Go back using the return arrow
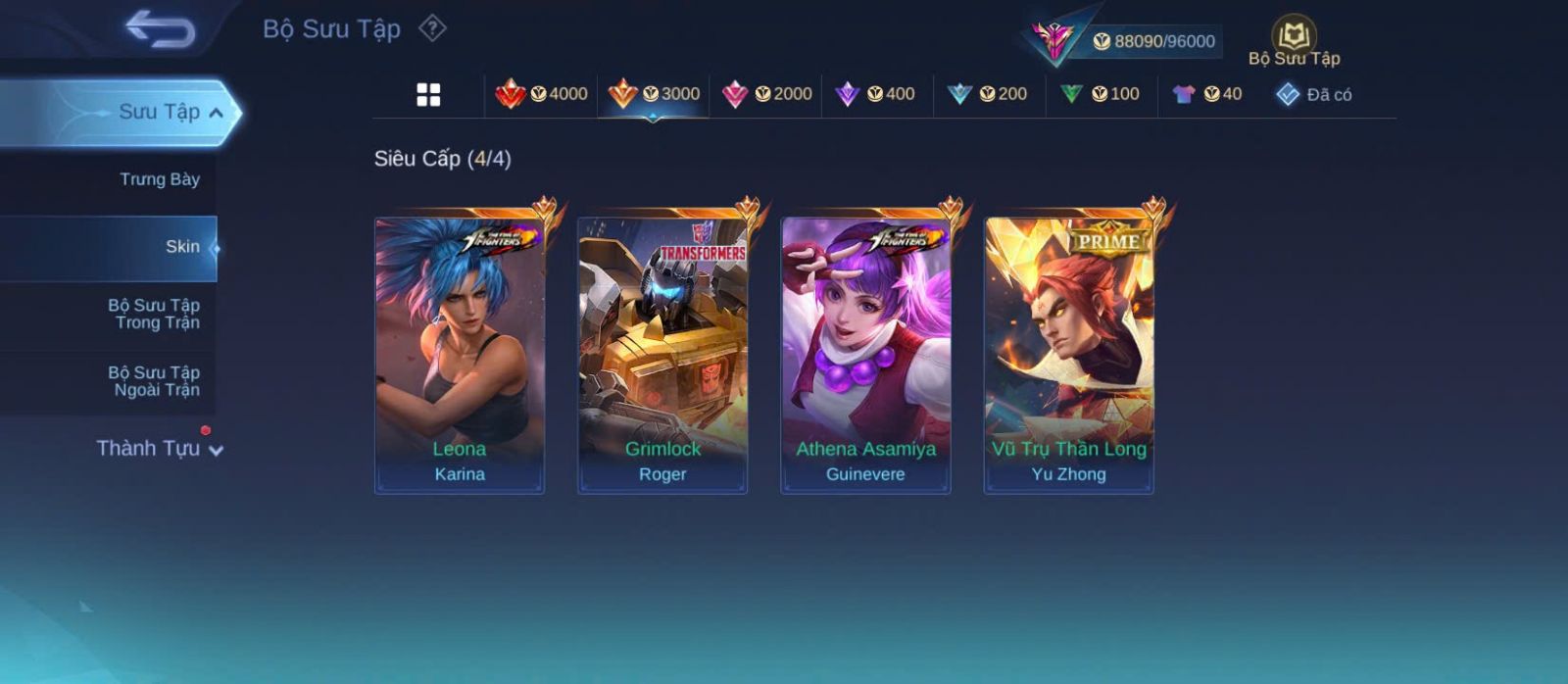Viewport: 1568px width, 684px height. (x=160, y=29)
